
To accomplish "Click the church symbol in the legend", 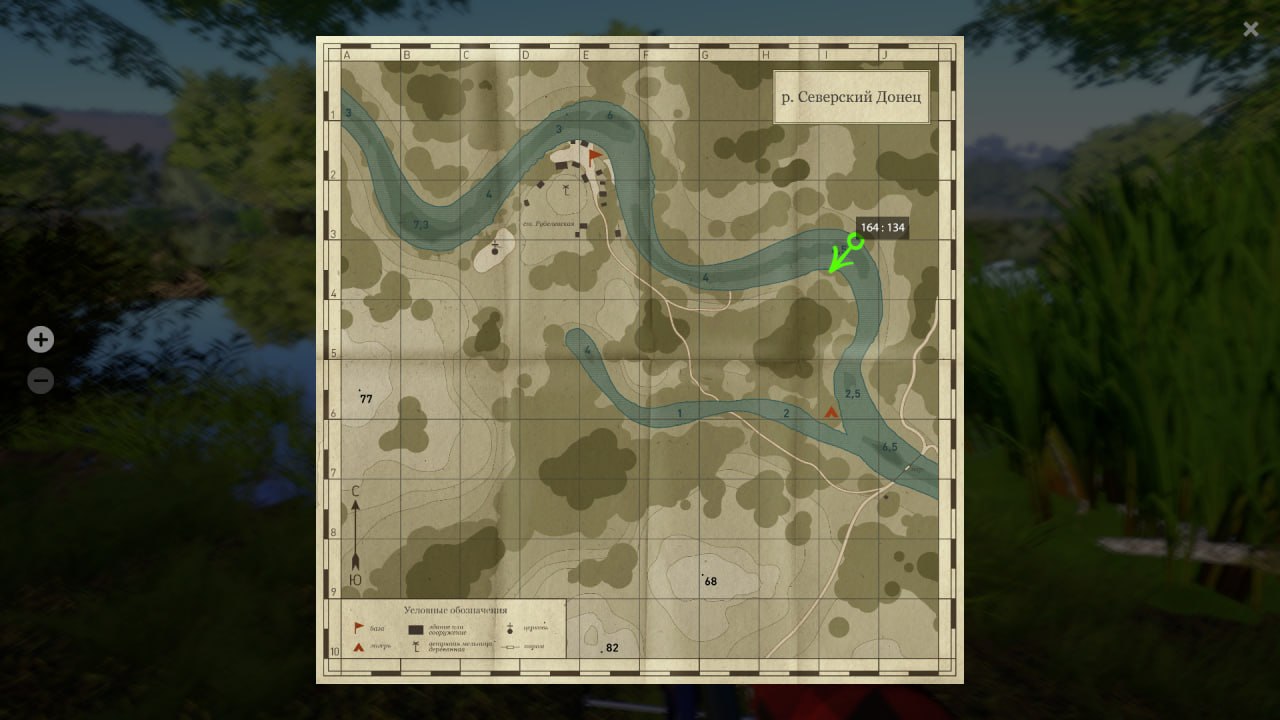I will pos(509,629).
